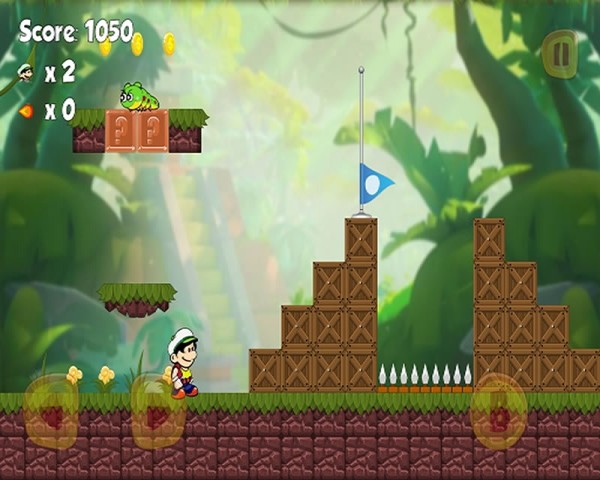
Task: Tap the move-left arrow control
Action: (x=51, y=412)
